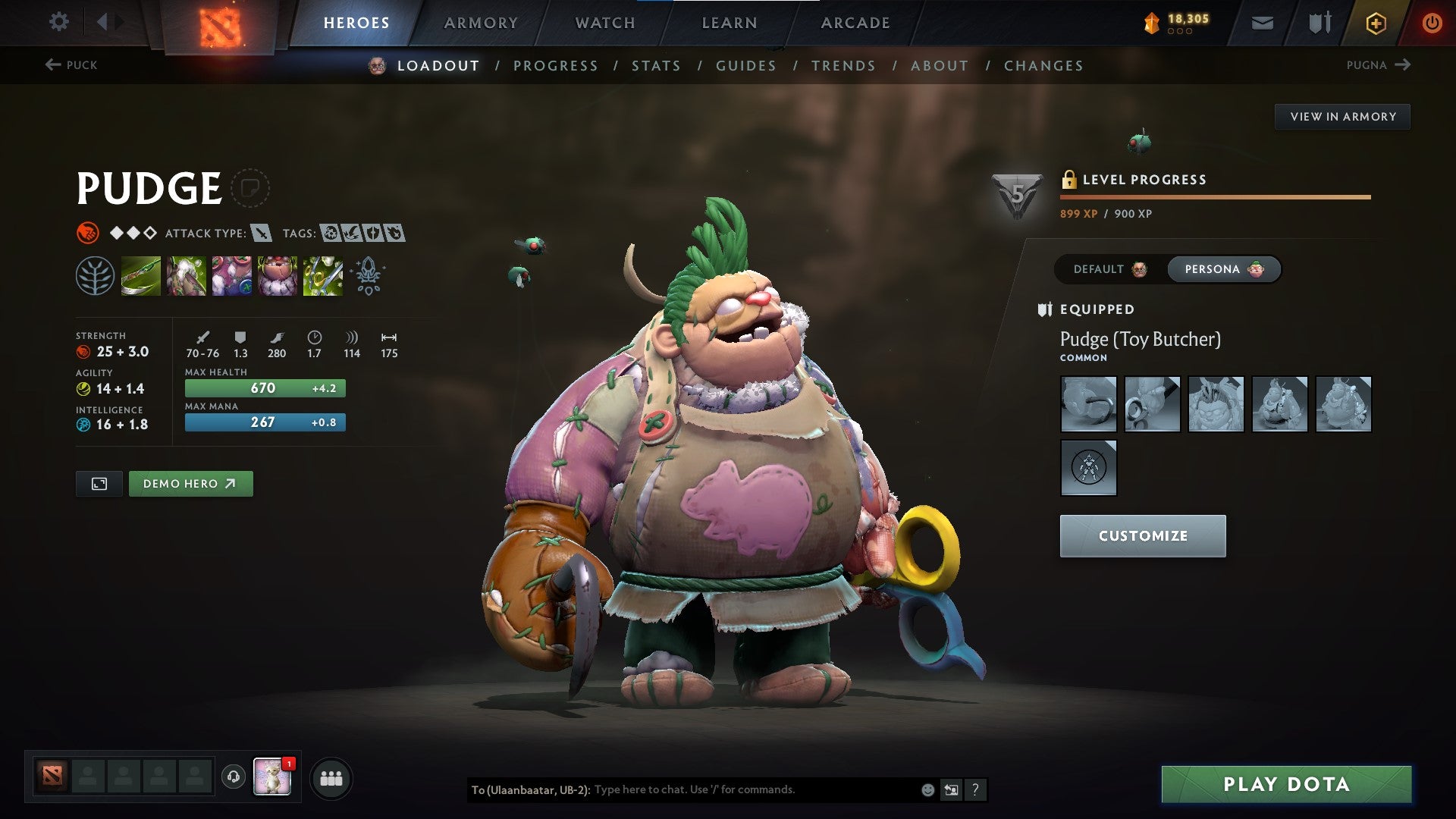The height and width of the screenshot is (819, 1456).
Task: Switch to the ARMORY tab
Action: point(482,23)
